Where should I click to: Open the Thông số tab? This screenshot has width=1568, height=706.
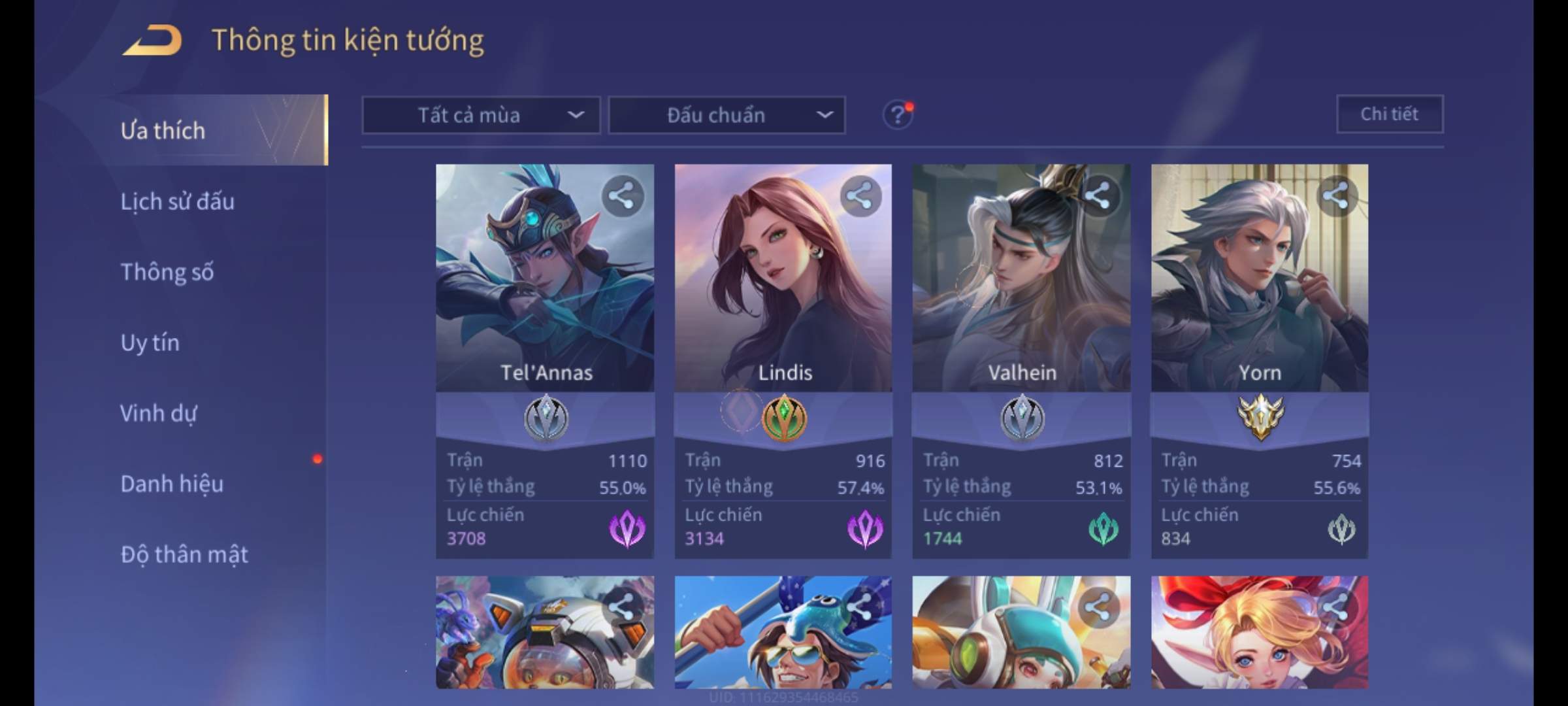[x=167, y=272]
